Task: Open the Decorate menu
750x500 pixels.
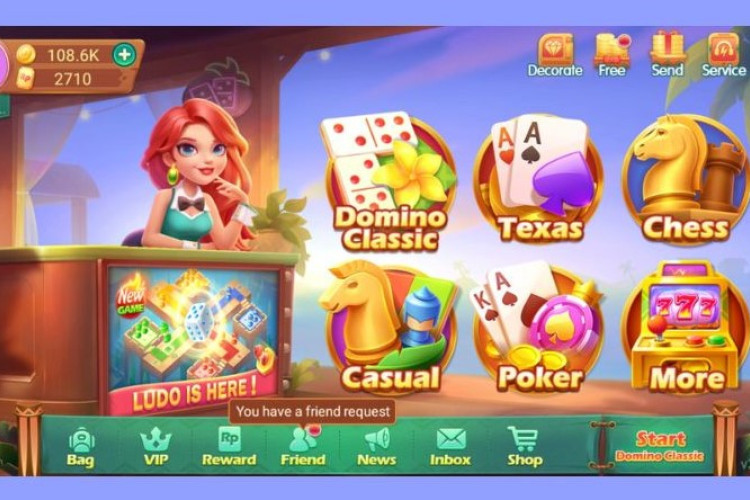Action: tap(555, 54)
